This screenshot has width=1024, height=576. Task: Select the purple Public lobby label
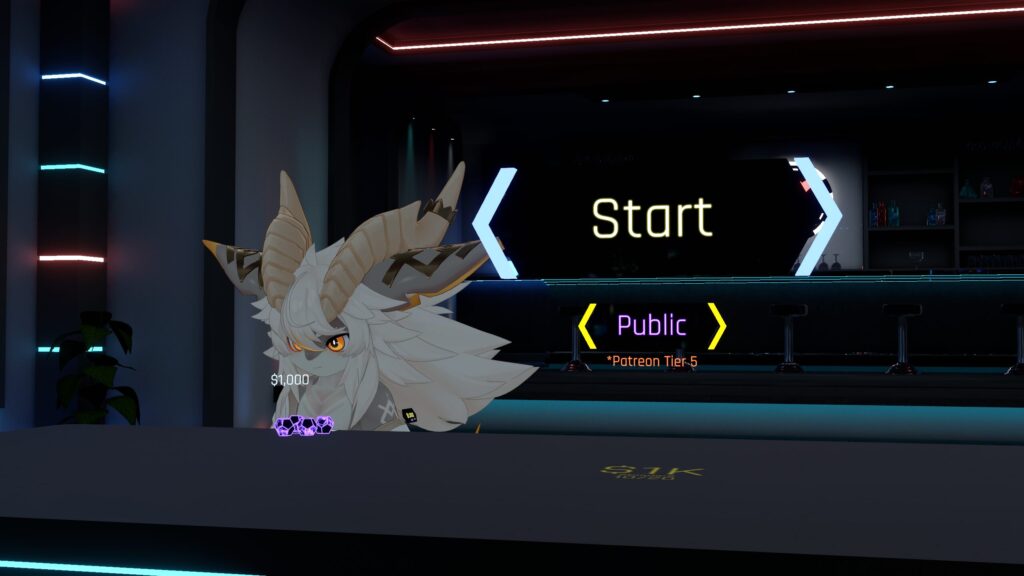[651, 325]
